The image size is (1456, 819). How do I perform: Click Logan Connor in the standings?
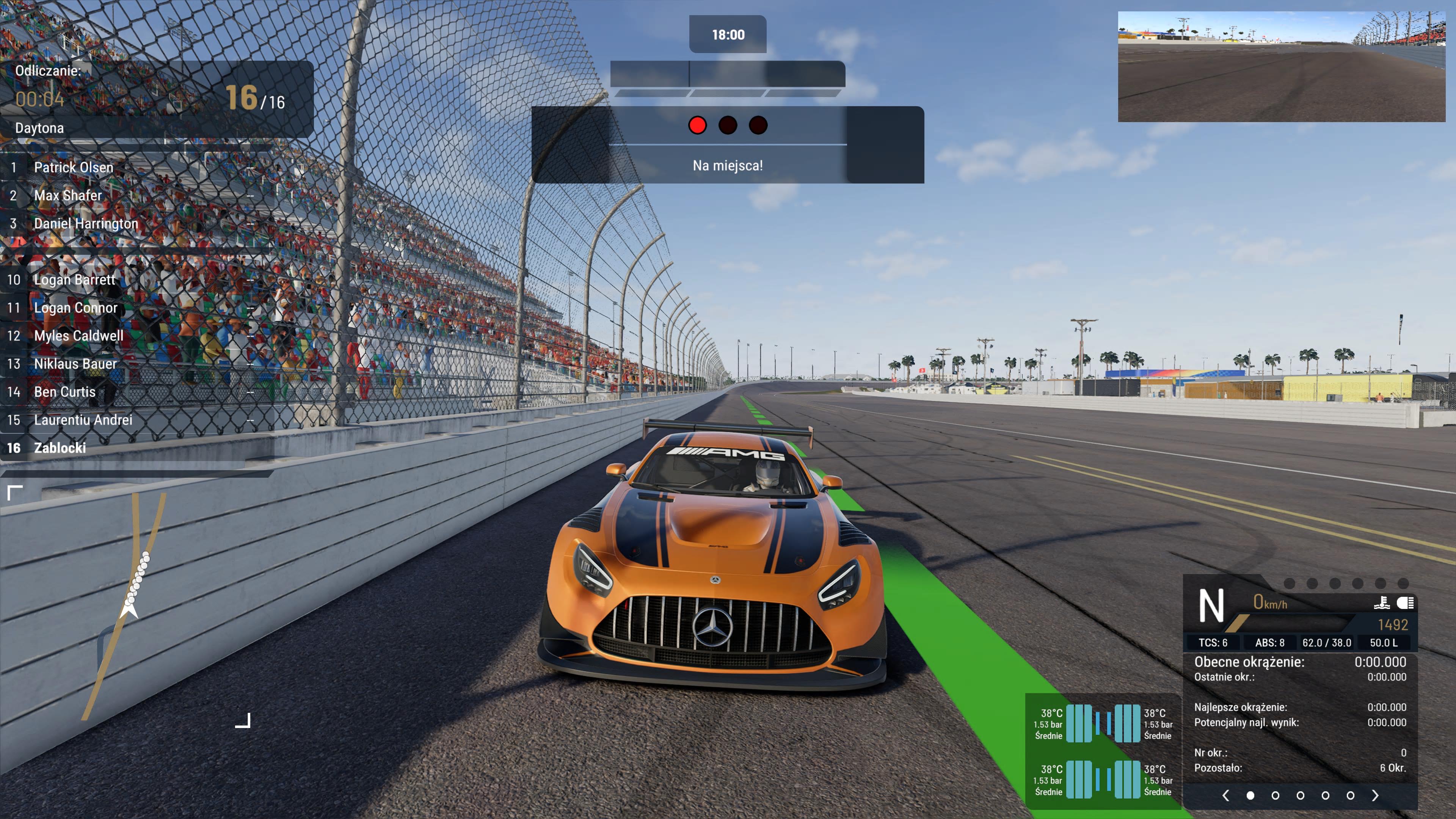pyautogui.click(x=76, y=308)
